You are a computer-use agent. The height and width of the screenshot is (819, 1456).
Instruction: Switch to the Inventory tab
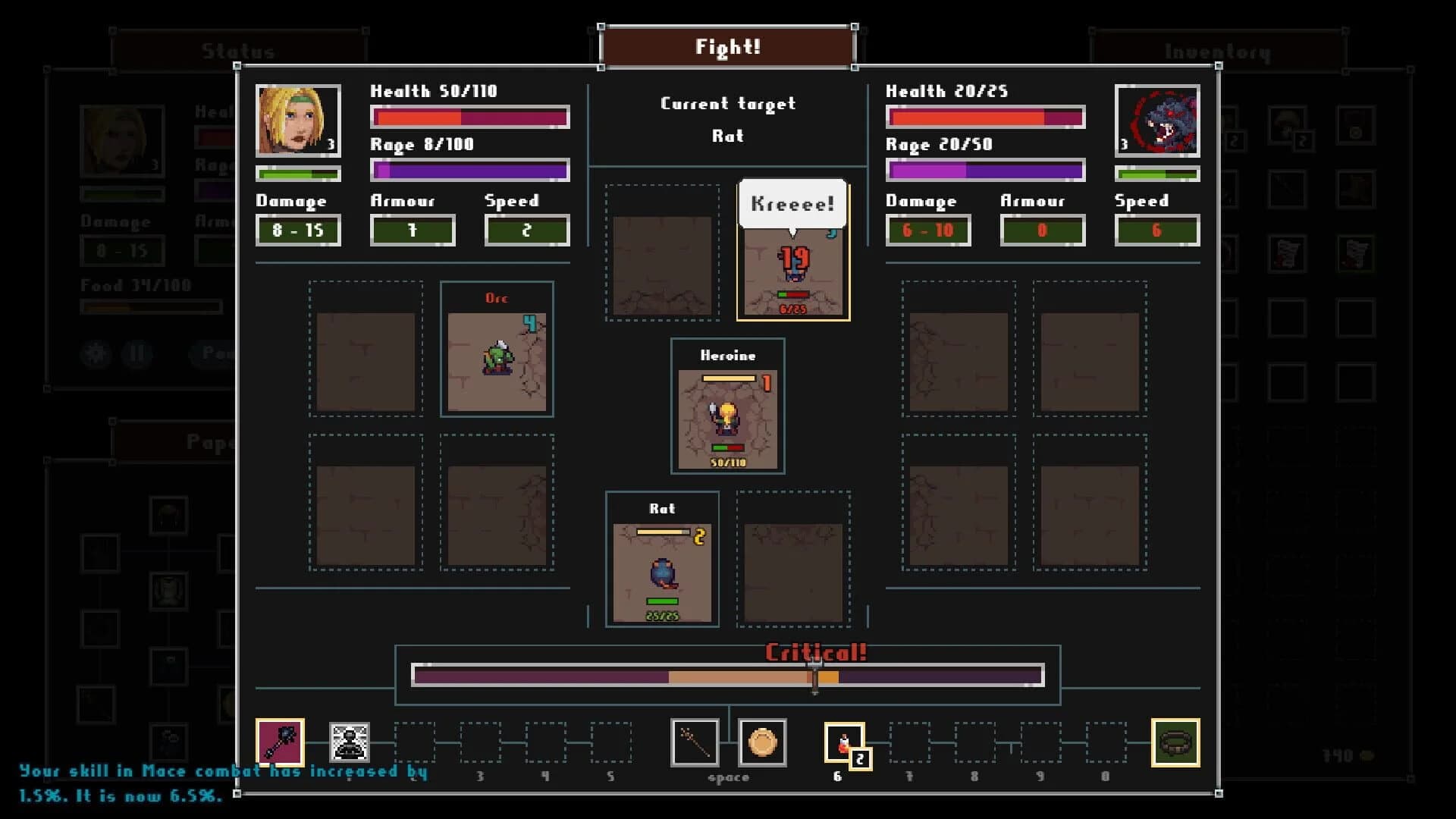[x=1216, y=51]
